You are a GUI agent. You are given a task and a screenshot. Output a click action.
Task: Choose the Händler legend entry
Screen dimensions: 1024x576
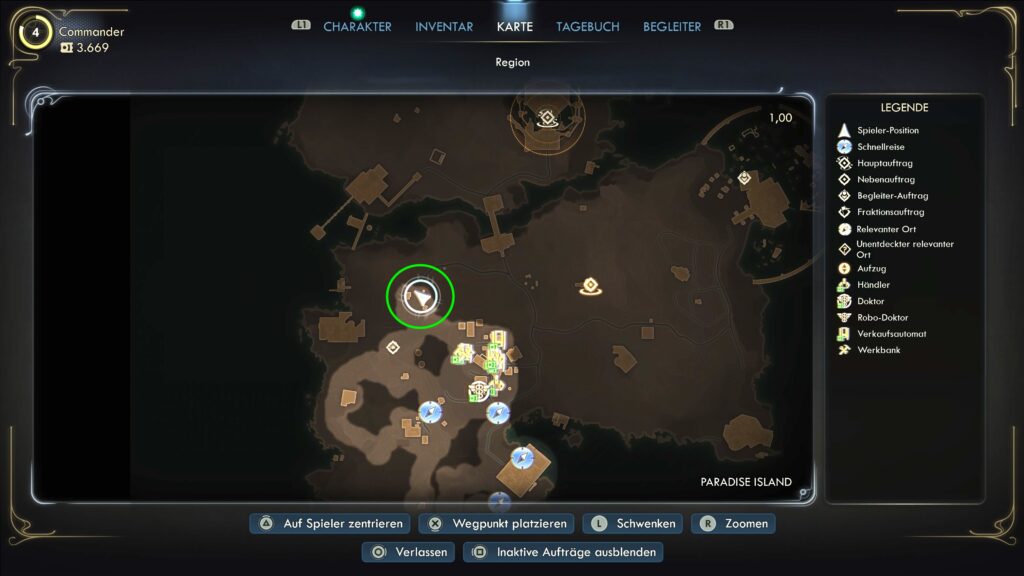pos(873,285)
